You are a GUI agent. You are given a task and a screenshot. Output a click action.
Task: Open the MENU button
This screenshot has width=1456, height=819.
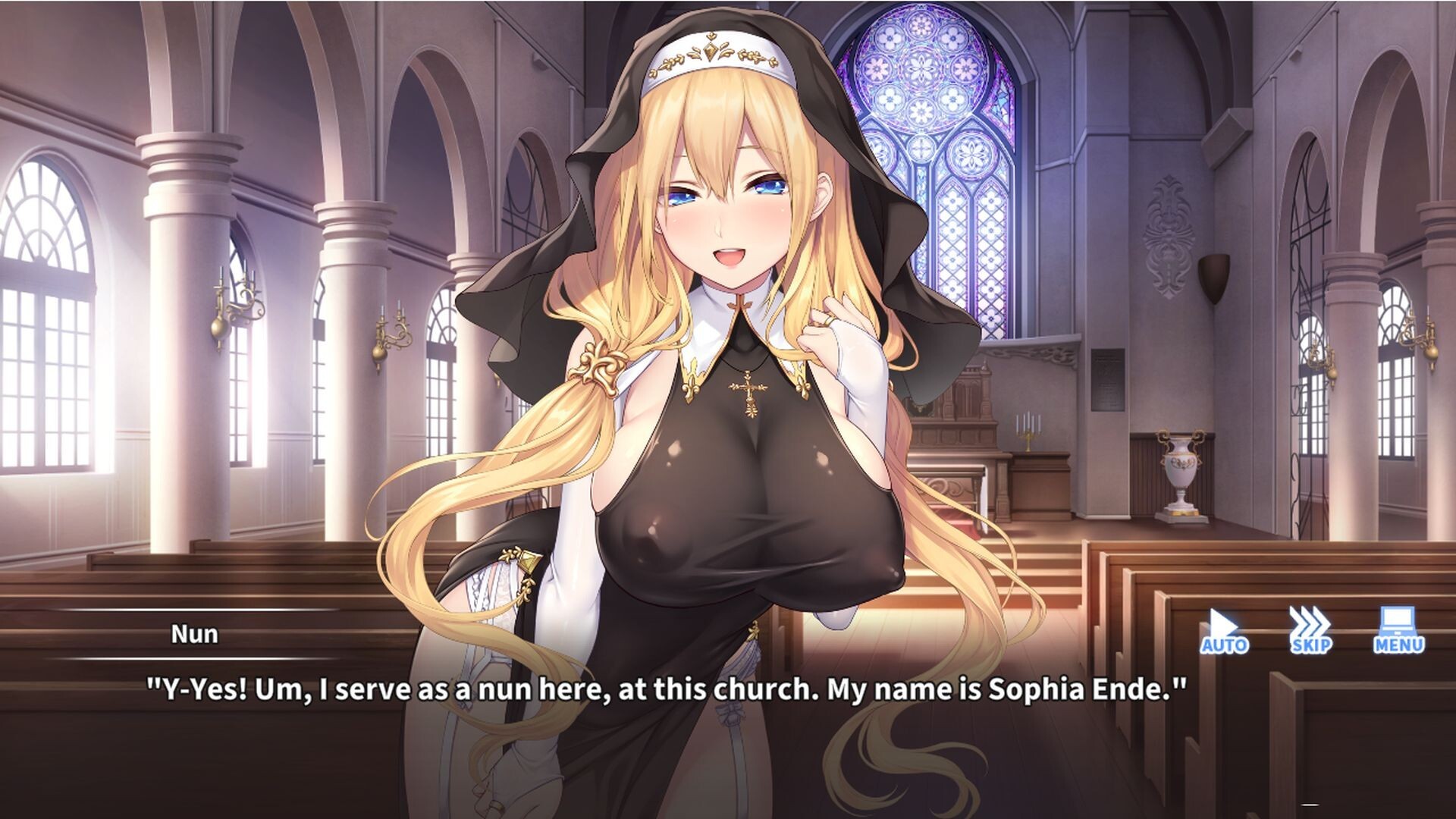(x=1398, y=630)
